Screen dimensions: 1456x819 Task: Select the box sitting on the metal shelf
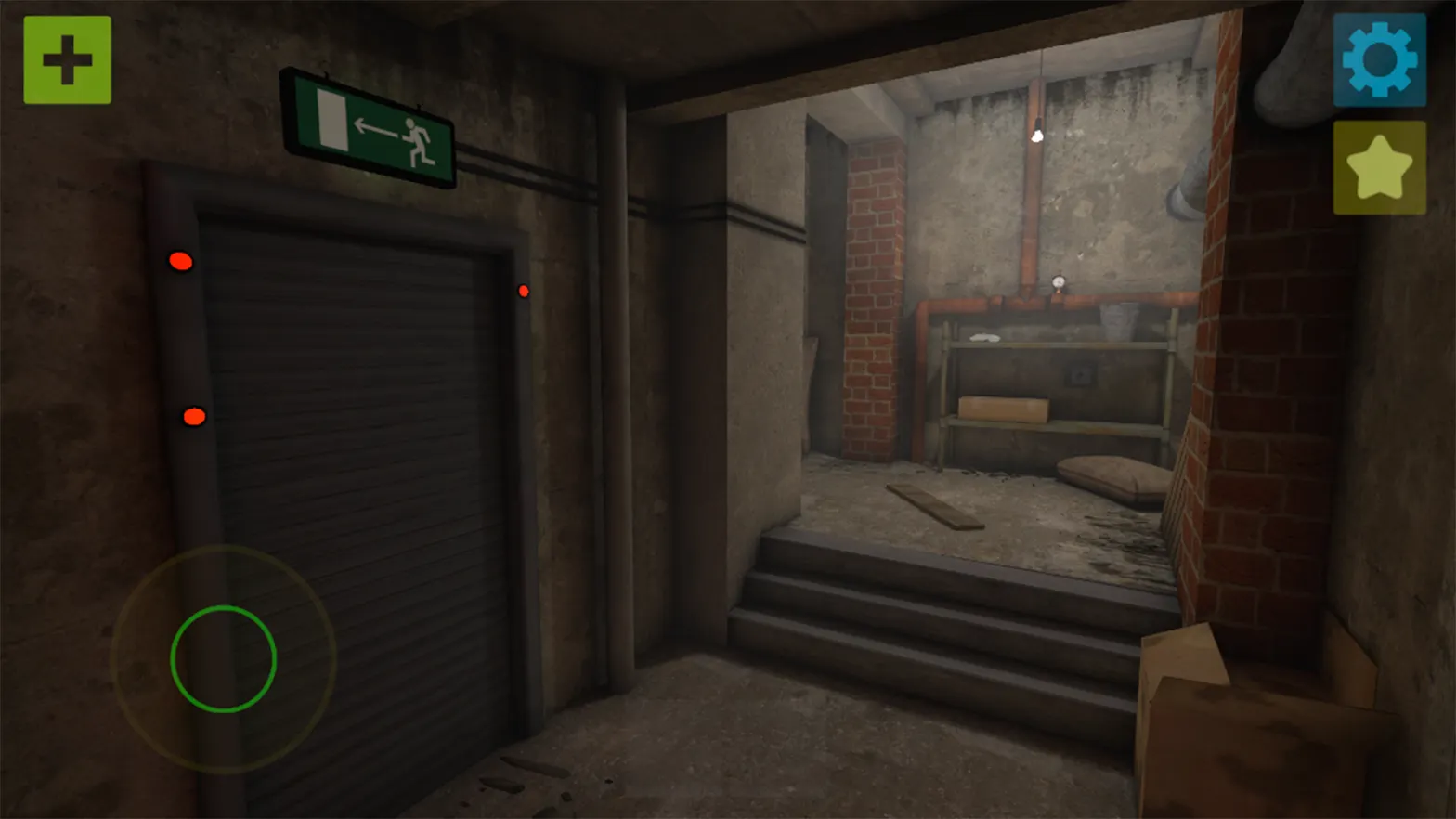coord(998,411)
